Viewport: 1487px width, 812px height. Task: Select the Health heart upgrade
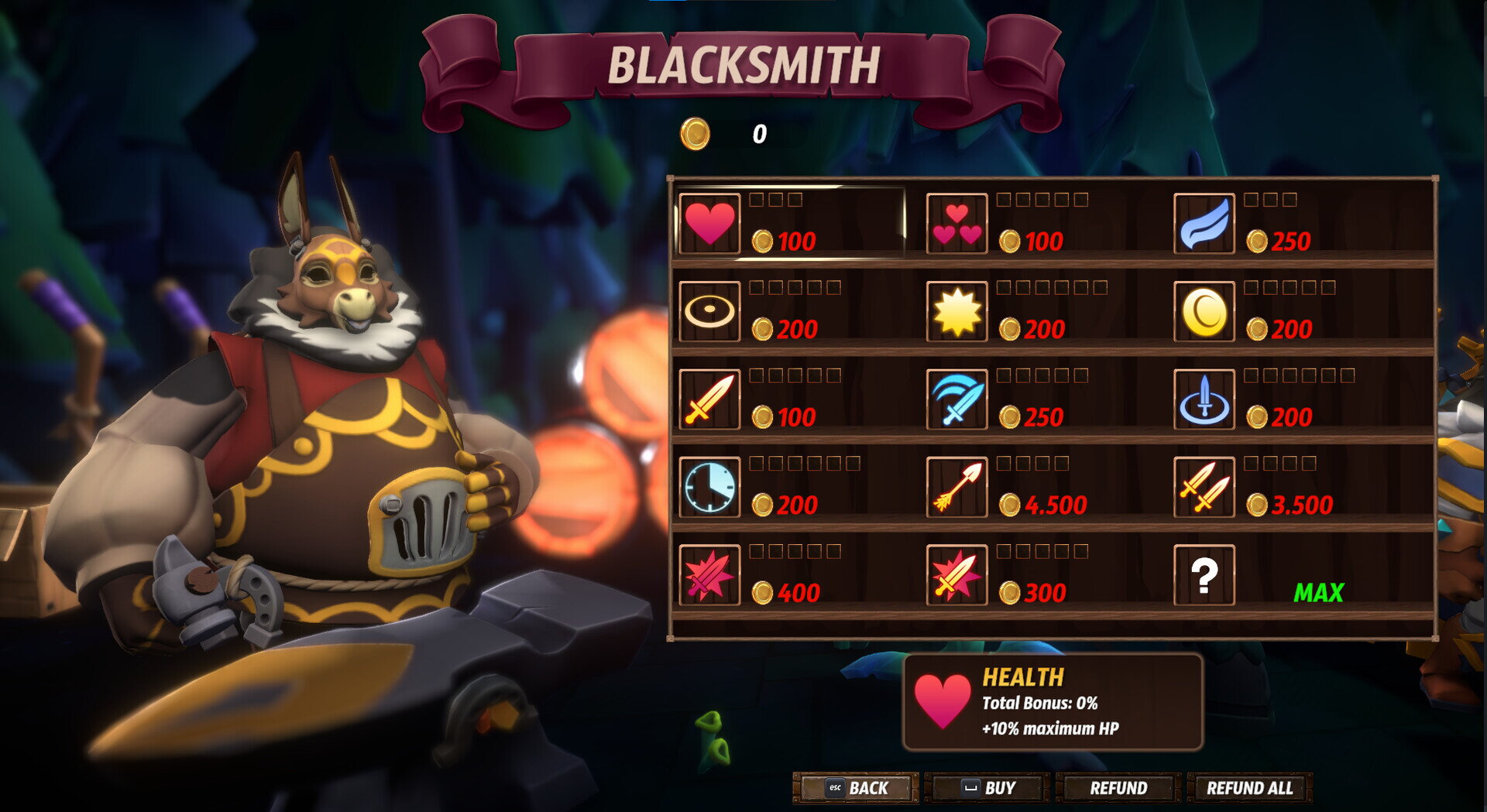click(709, 223)
